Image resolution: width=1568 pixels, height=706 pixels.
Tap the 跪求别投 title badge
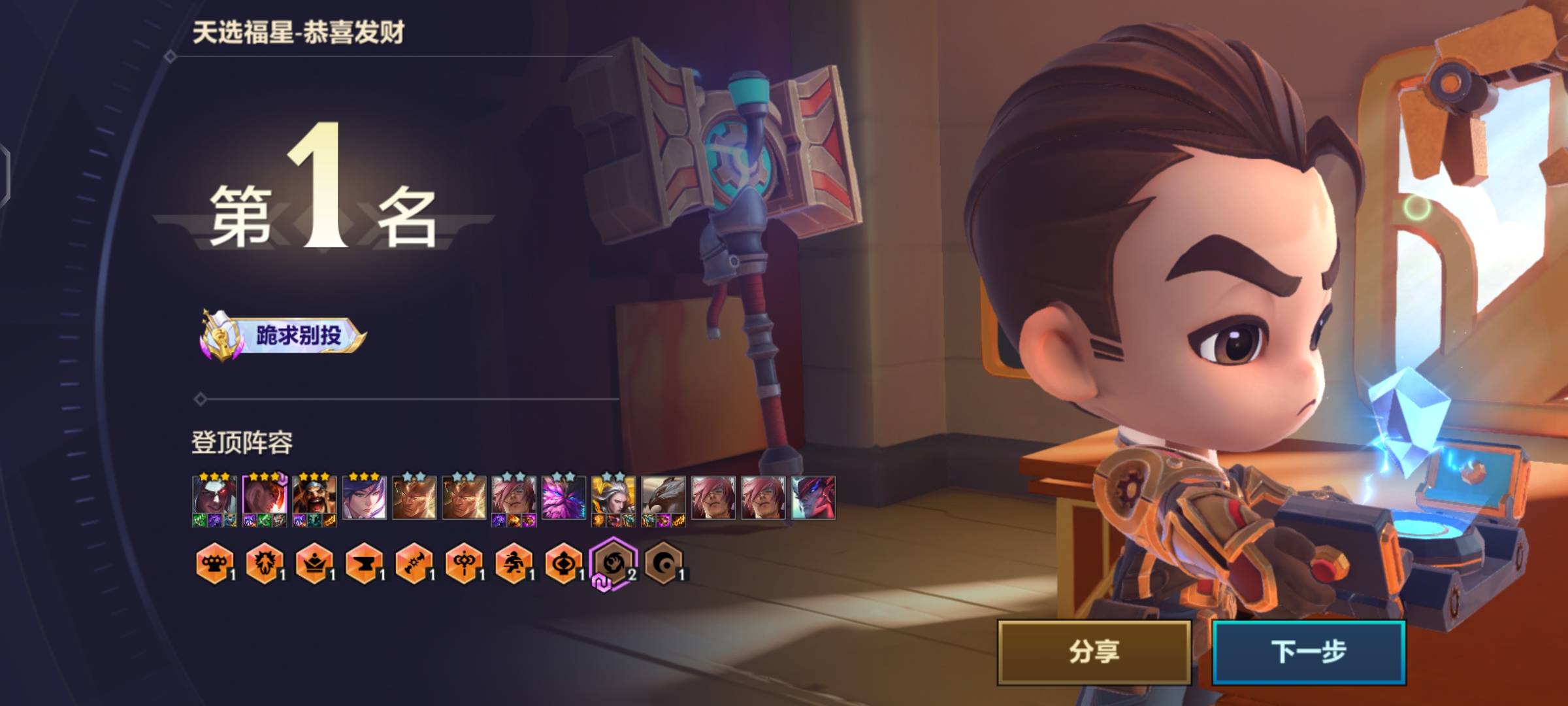tap(284, 336)
